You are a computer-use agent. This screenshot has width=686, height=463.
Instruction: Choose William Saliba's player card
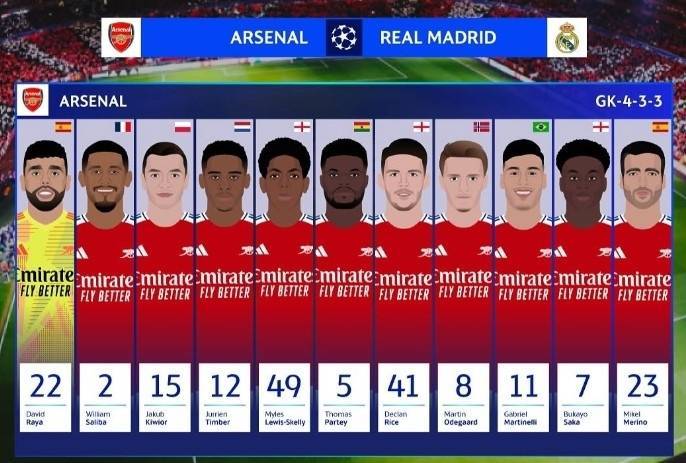[105, 275]
